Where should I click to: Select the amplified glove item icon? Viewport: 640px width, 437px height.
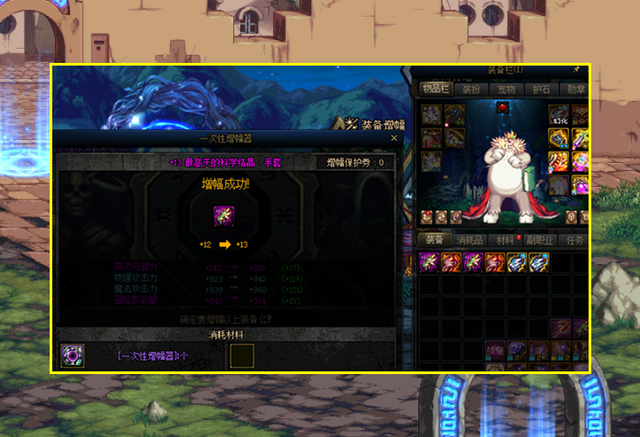pyautogui.click(x=224, y=216)
